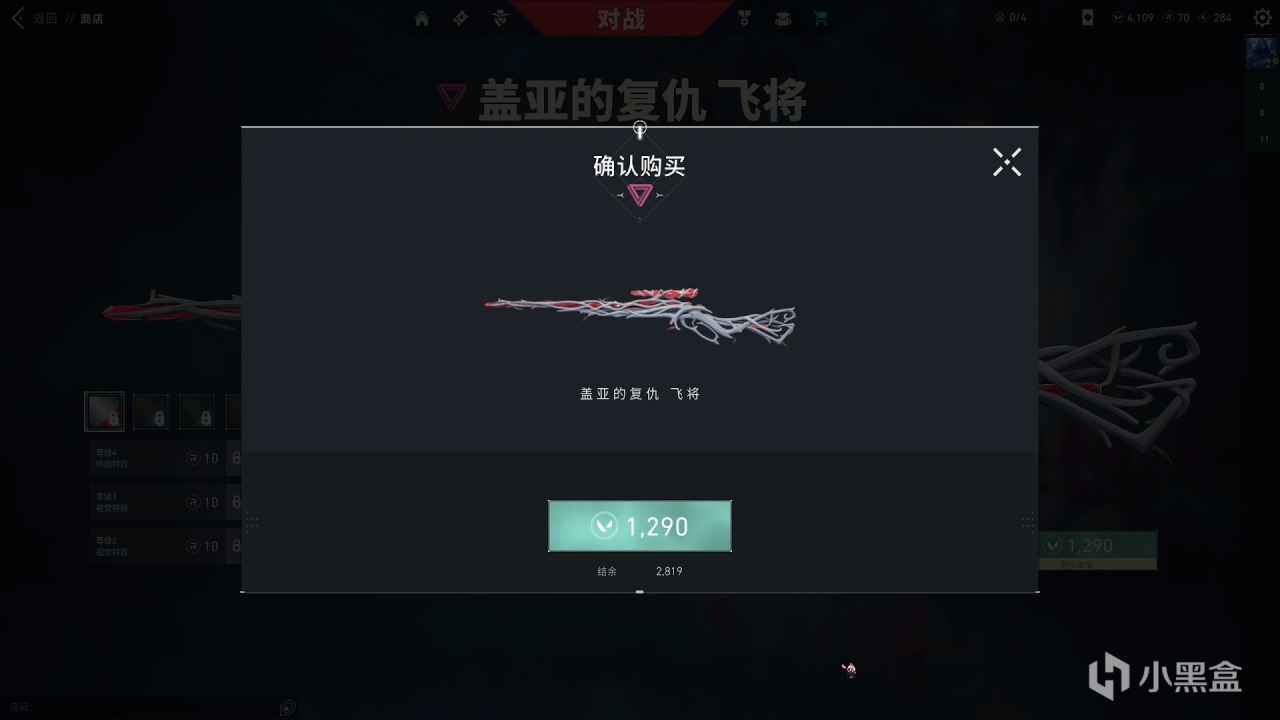Select the Home icon in the top navigation
1280x720 pixels.
(421, 18)
